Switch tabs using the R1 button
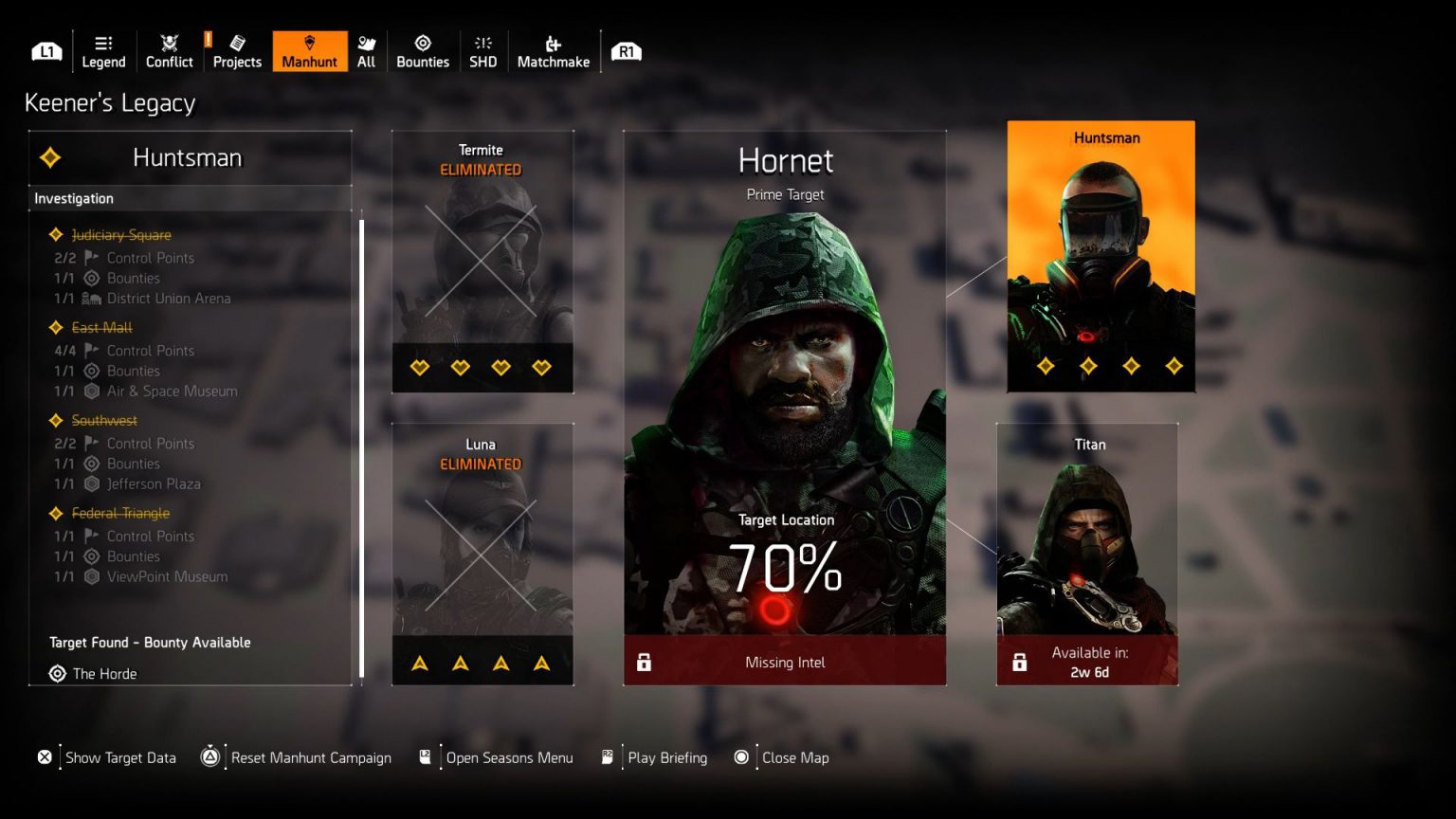The height and width of the screenshot is (819, 1456). tap(626, 51)
